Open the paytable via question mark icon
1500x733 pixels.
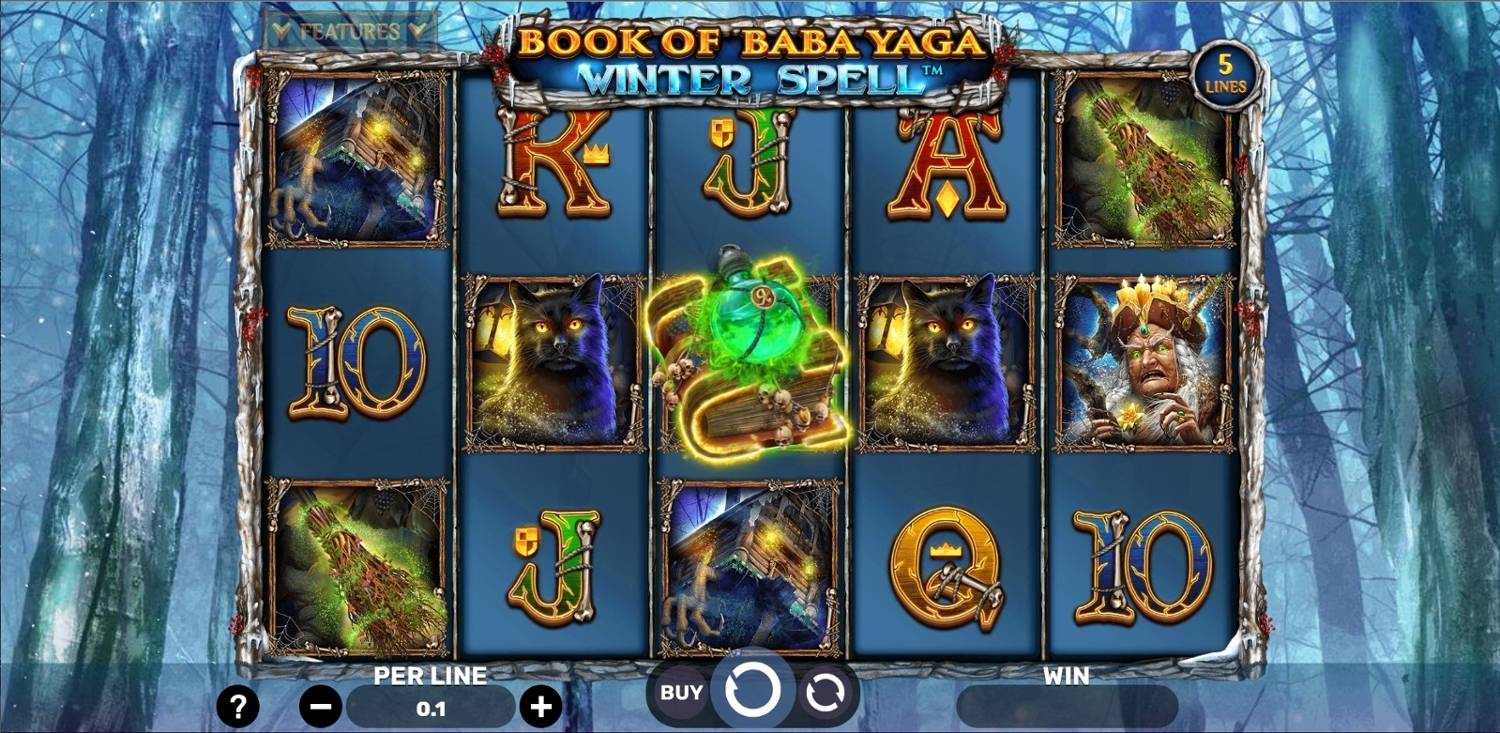click(x=237, y=707)
